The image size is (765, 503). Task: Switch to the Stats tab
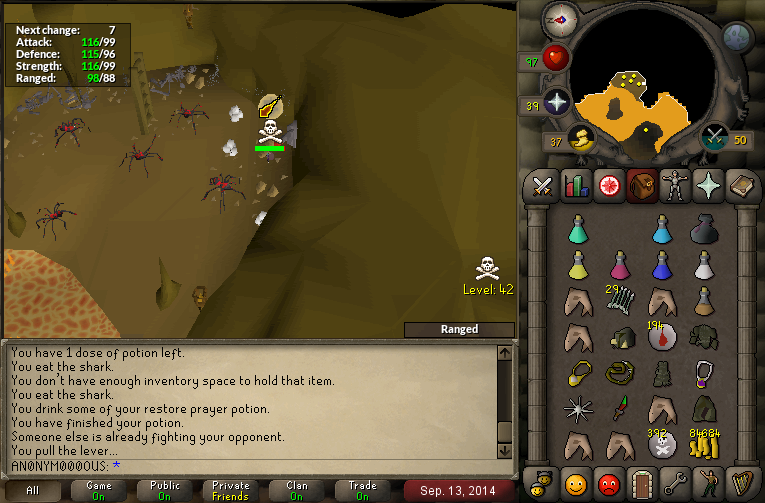click(x=576, y=186)
